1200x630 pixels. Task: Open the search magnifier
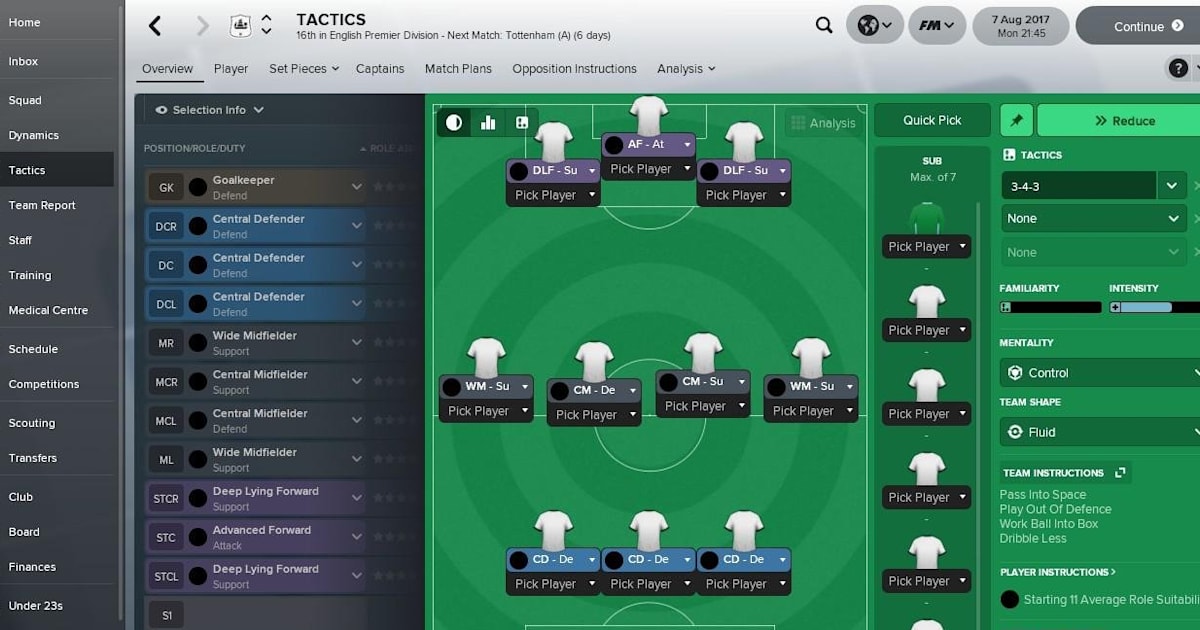(824, 26)
